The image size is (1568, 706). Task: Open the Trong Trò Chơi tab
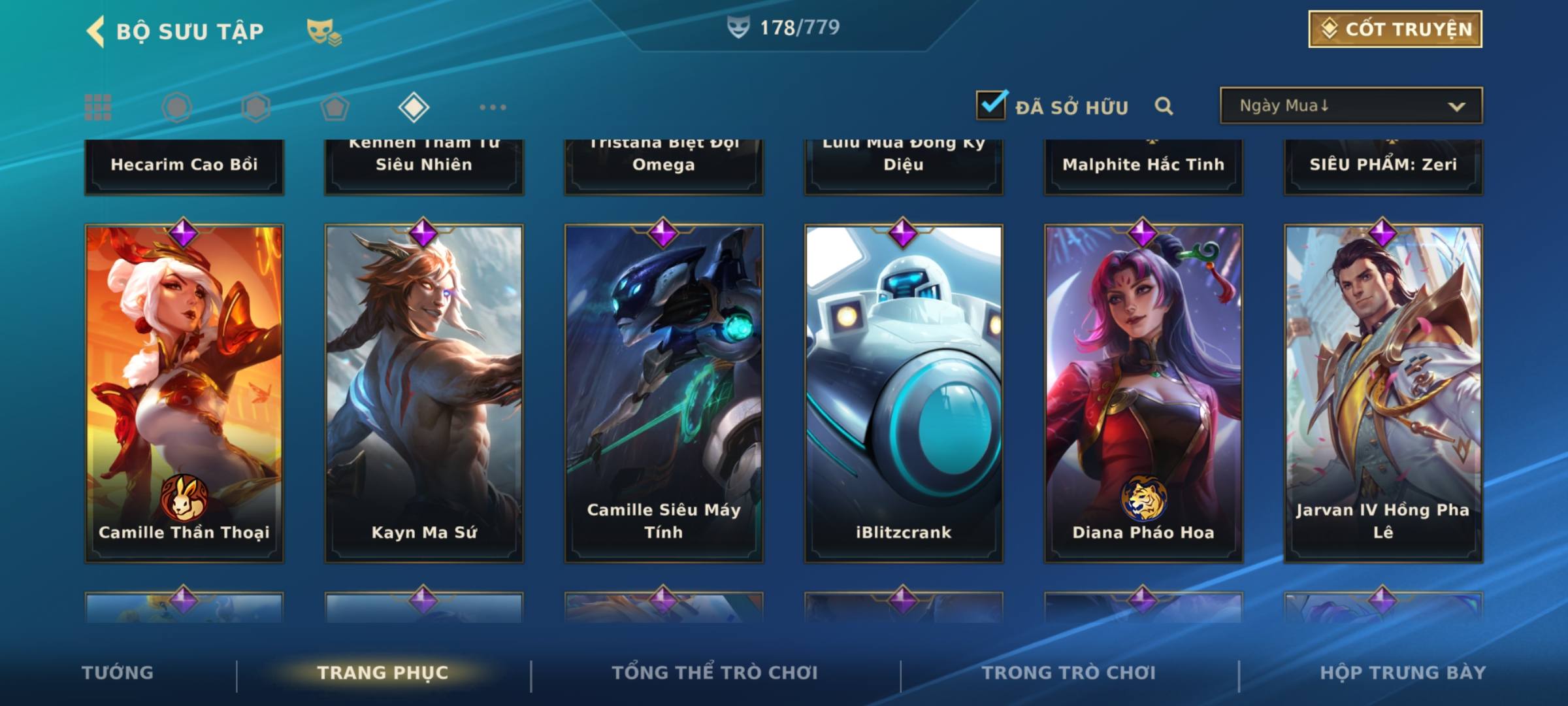(x=1069, y=673)
